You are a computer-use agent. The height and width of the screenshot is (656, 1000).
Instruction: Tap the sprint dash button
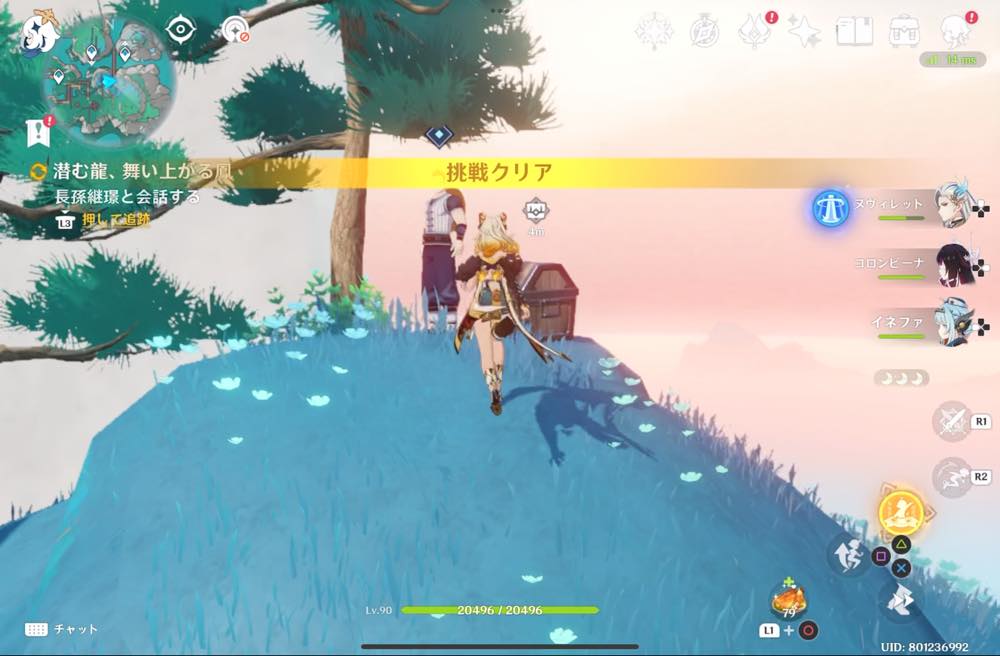pos(847,553)
